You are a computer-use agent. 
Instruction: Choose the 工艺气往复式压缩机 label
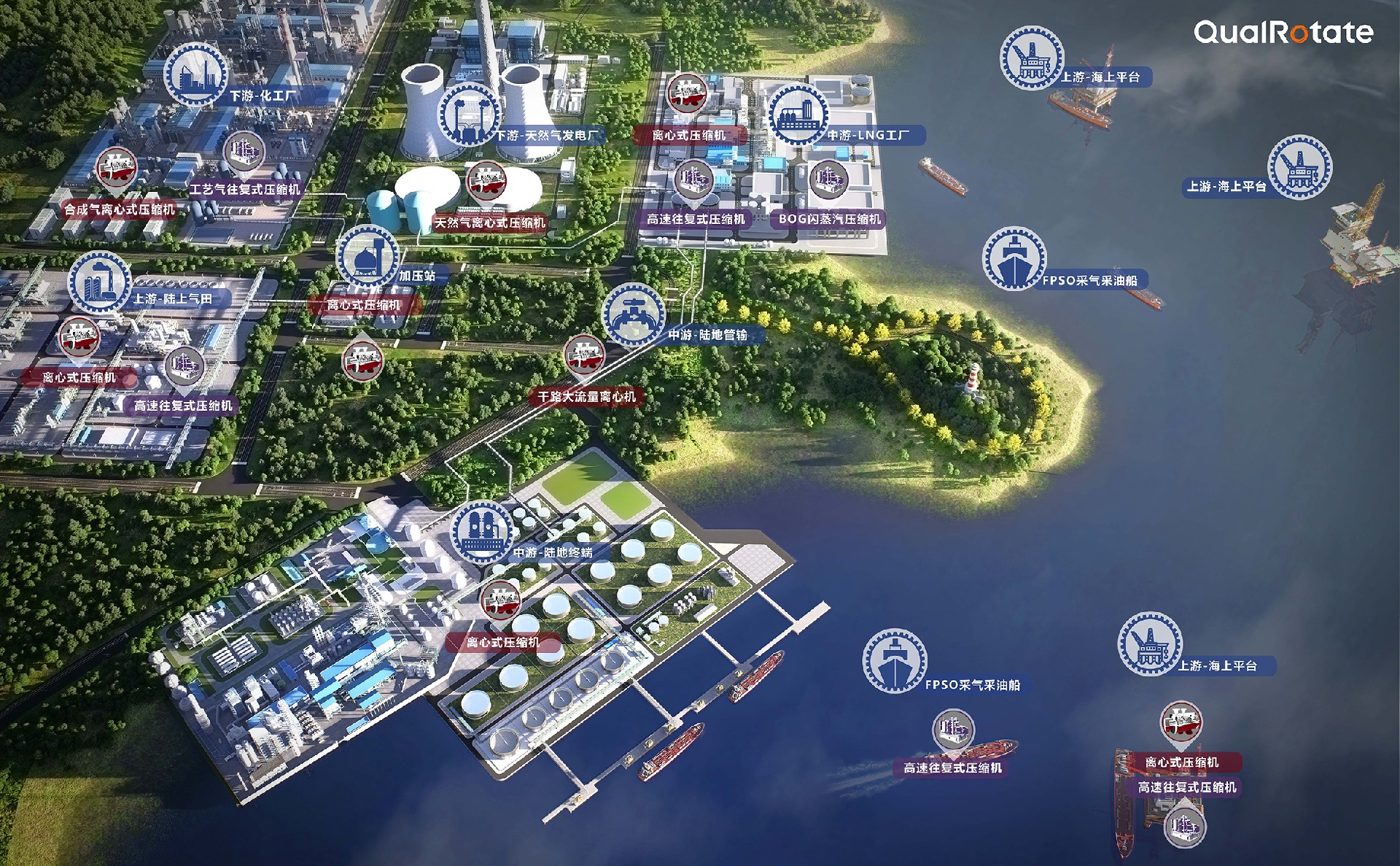tap(245, 189)
